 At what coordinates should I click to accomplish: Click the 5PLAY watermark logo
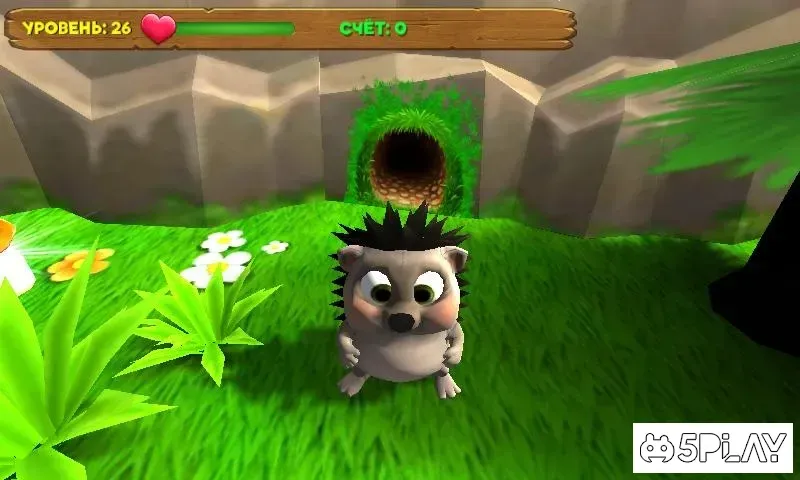click(x=712, y=447)
